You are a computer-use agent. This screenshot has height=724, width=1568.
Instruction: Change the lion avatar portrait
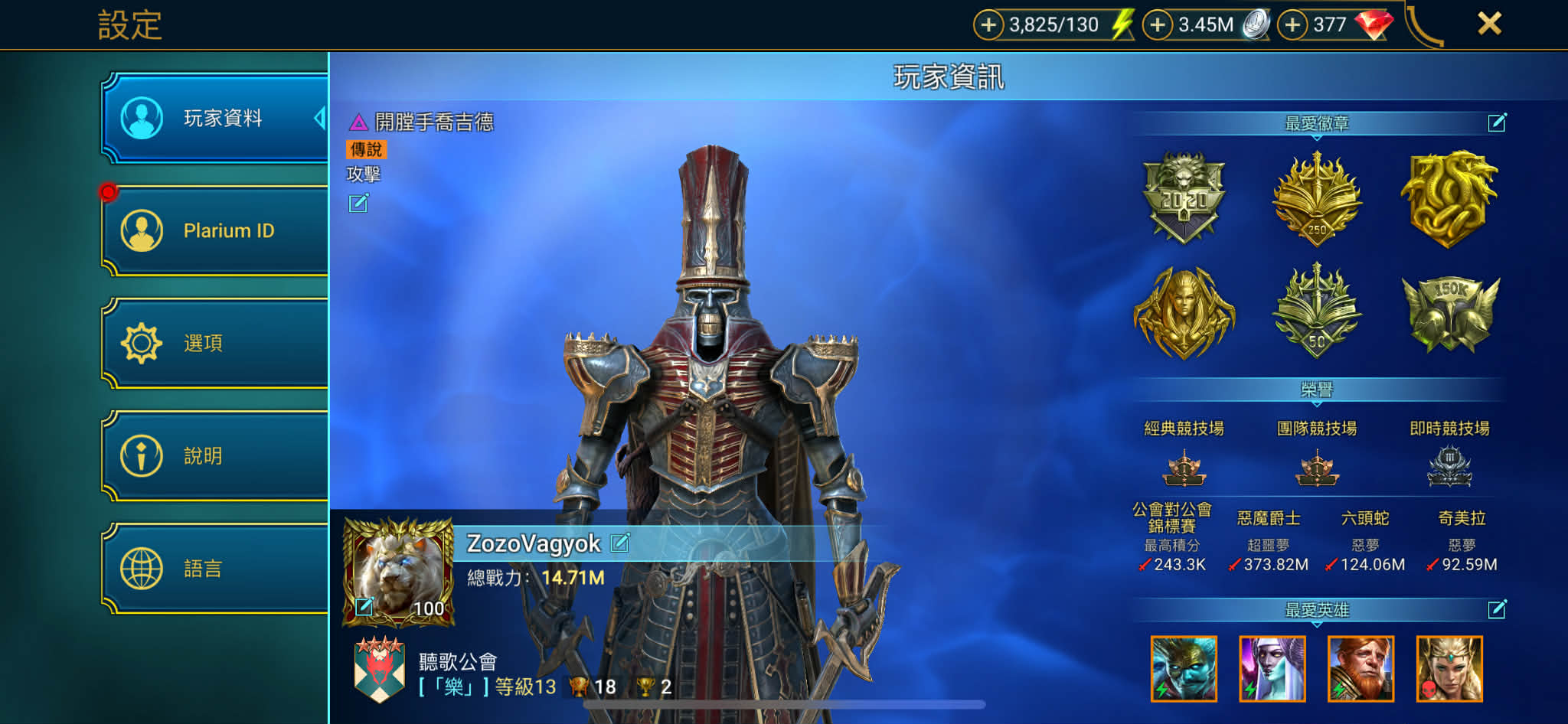pyautogui.click(x=364, y=607)
